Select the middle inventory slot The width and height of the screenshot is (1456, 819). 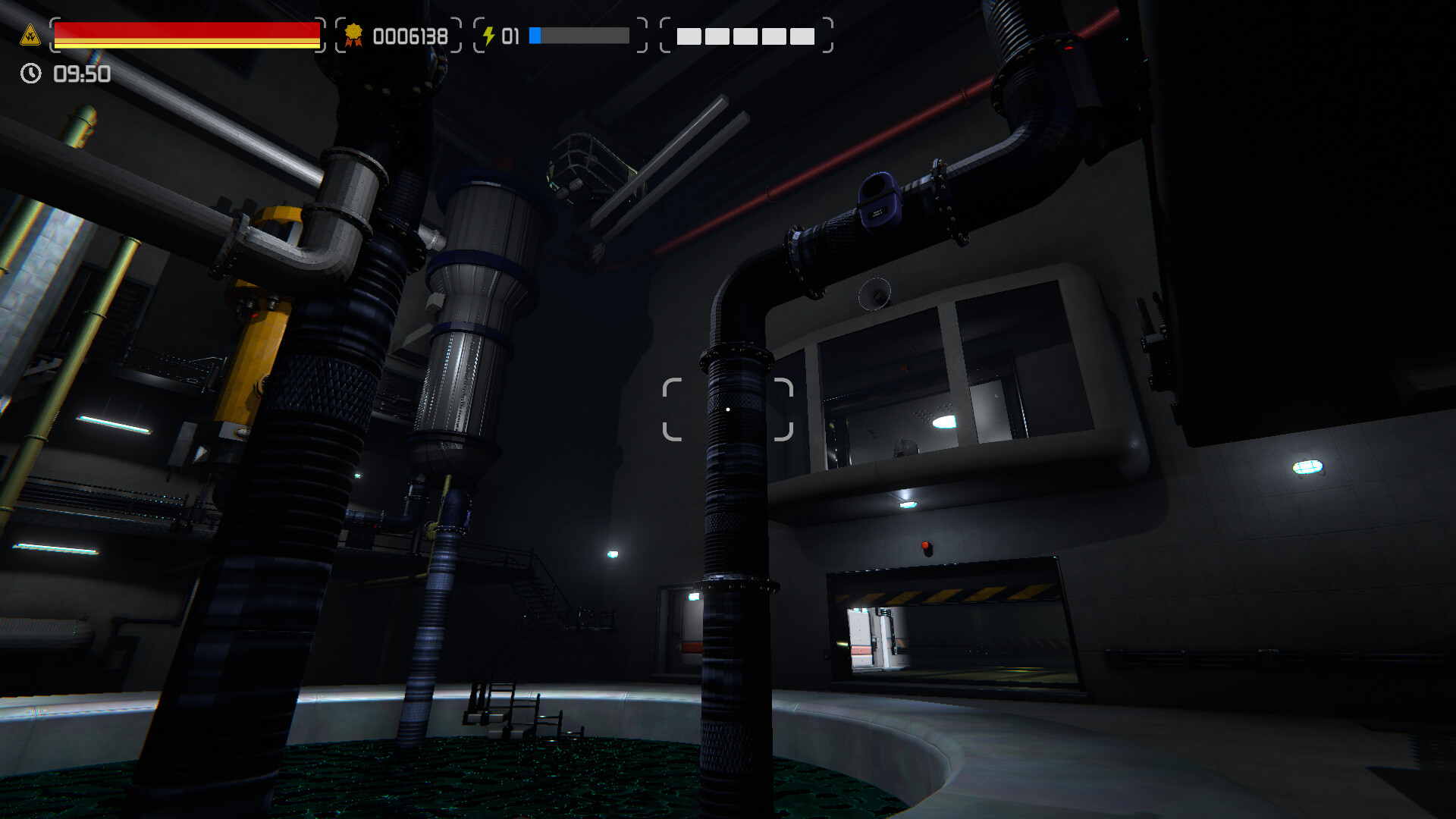tap(747, 36)
